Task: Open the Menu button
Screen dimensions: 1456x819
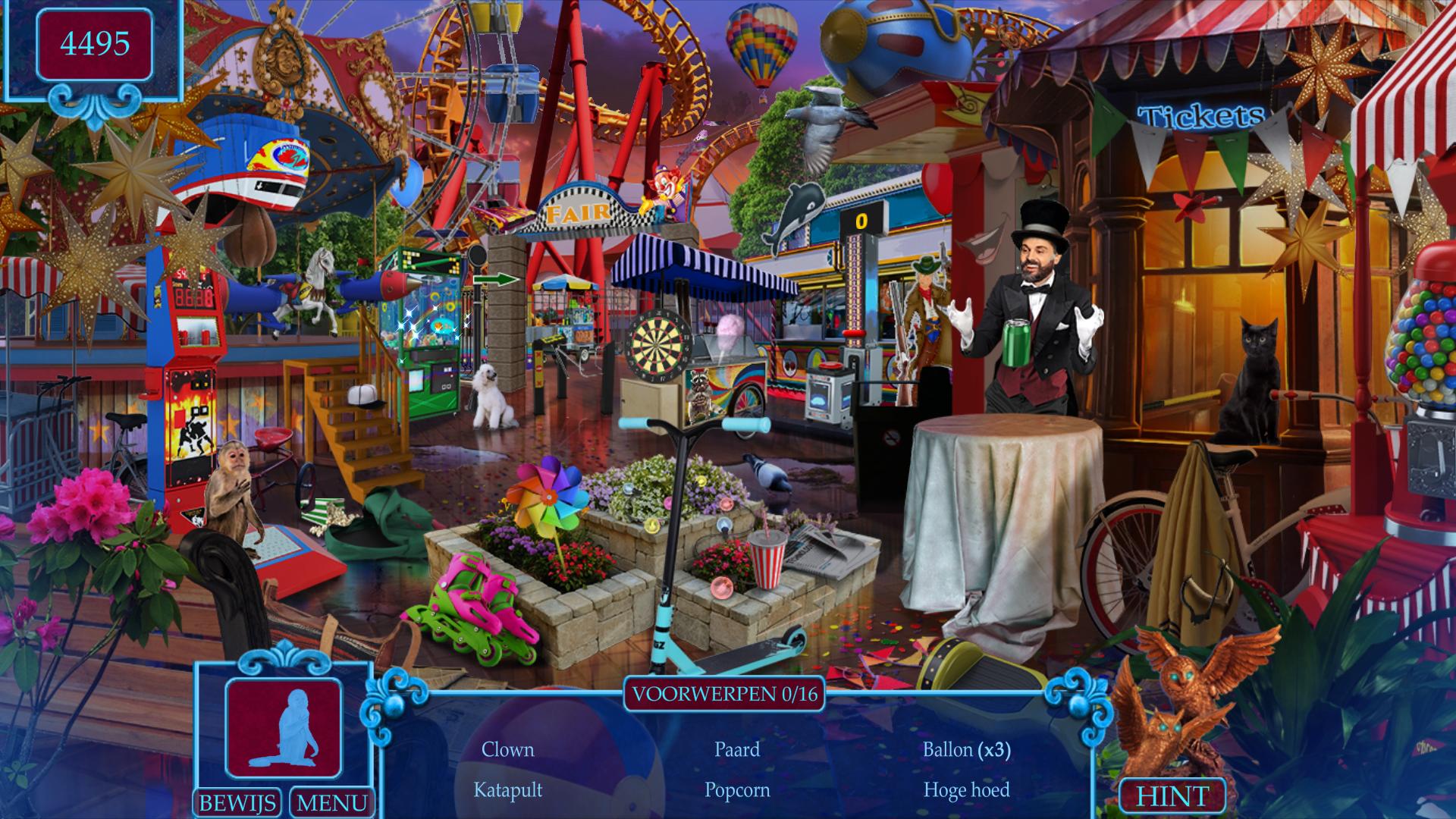Action: pyautogui.click(x=331, y=802)
